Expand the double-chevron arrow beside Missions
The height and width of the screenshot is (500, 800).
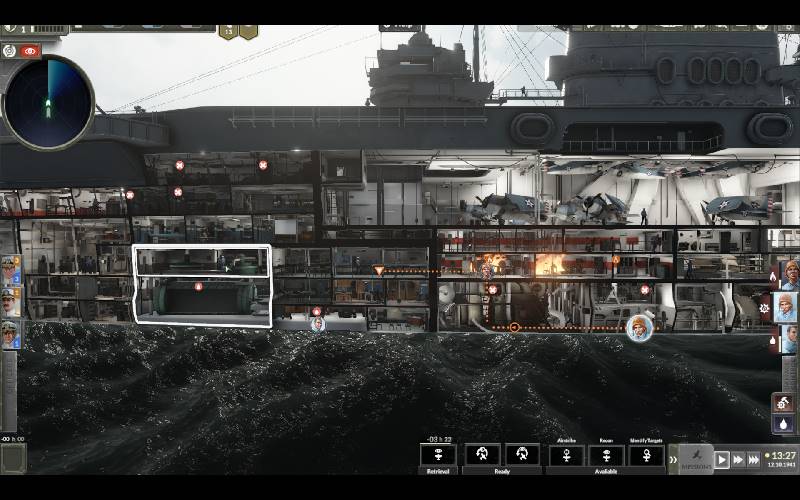[673, 459]
